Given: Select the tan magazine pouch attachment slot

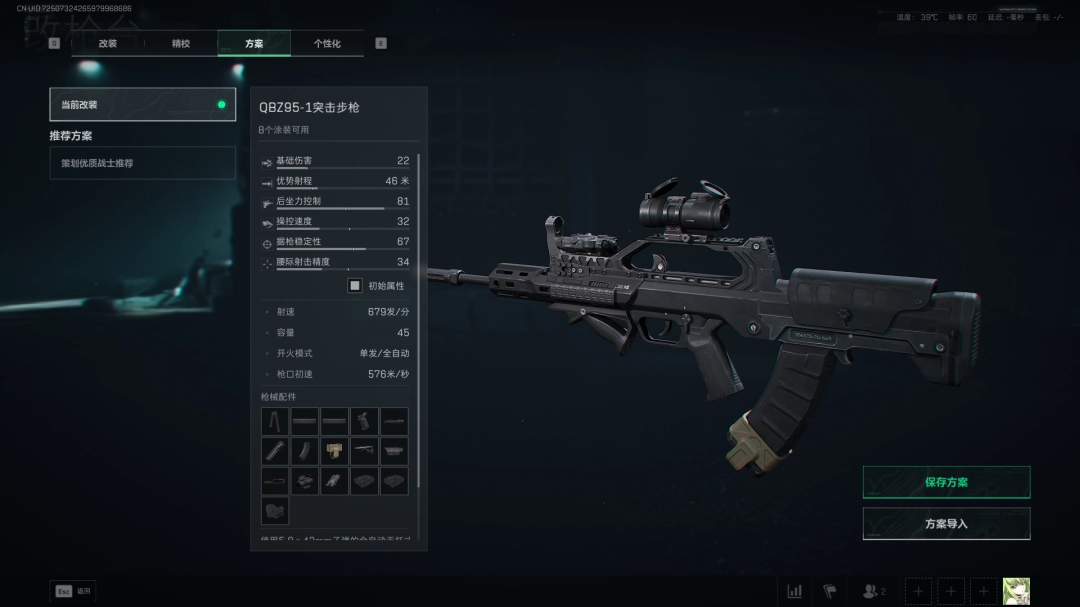Looking at the screenshot, I should click(335, 451).
